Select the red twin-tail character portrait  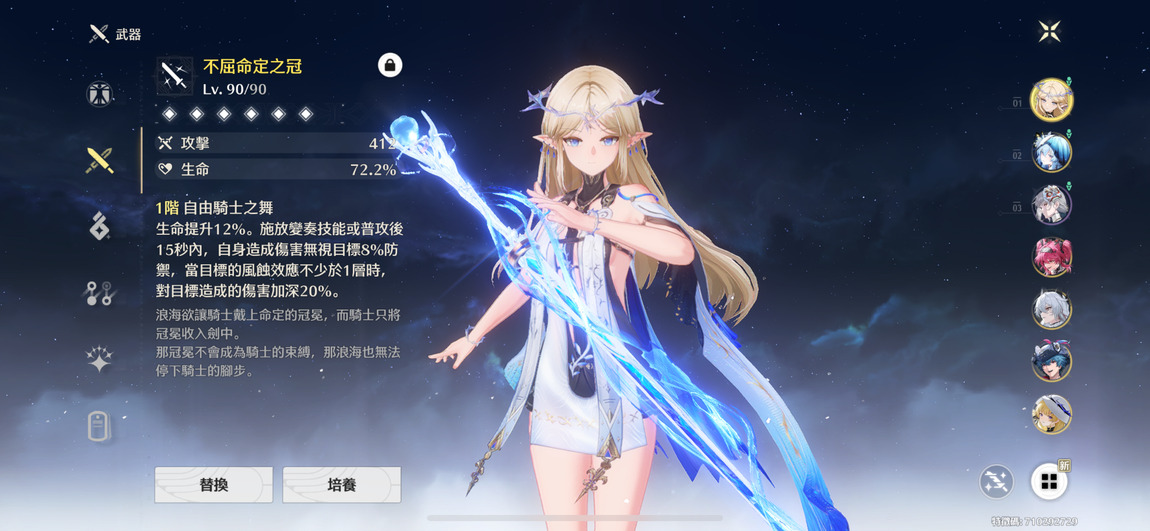[x=1051, y=258]
